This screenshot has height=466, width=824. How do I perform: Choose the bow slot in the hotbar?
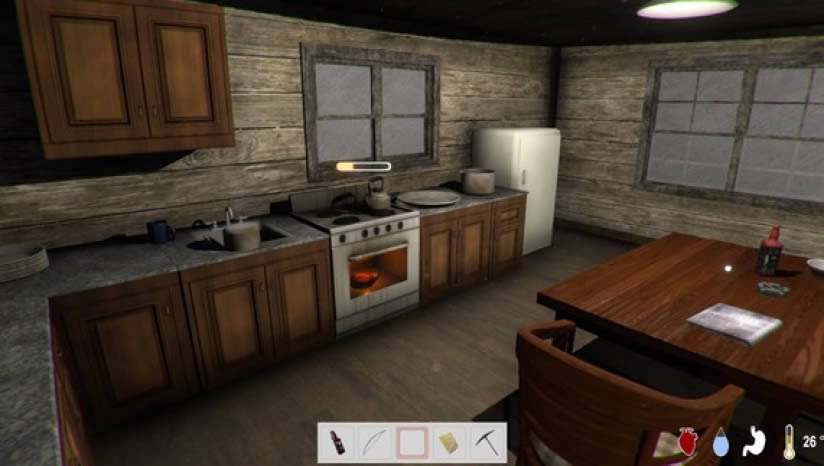click(374, 441)
